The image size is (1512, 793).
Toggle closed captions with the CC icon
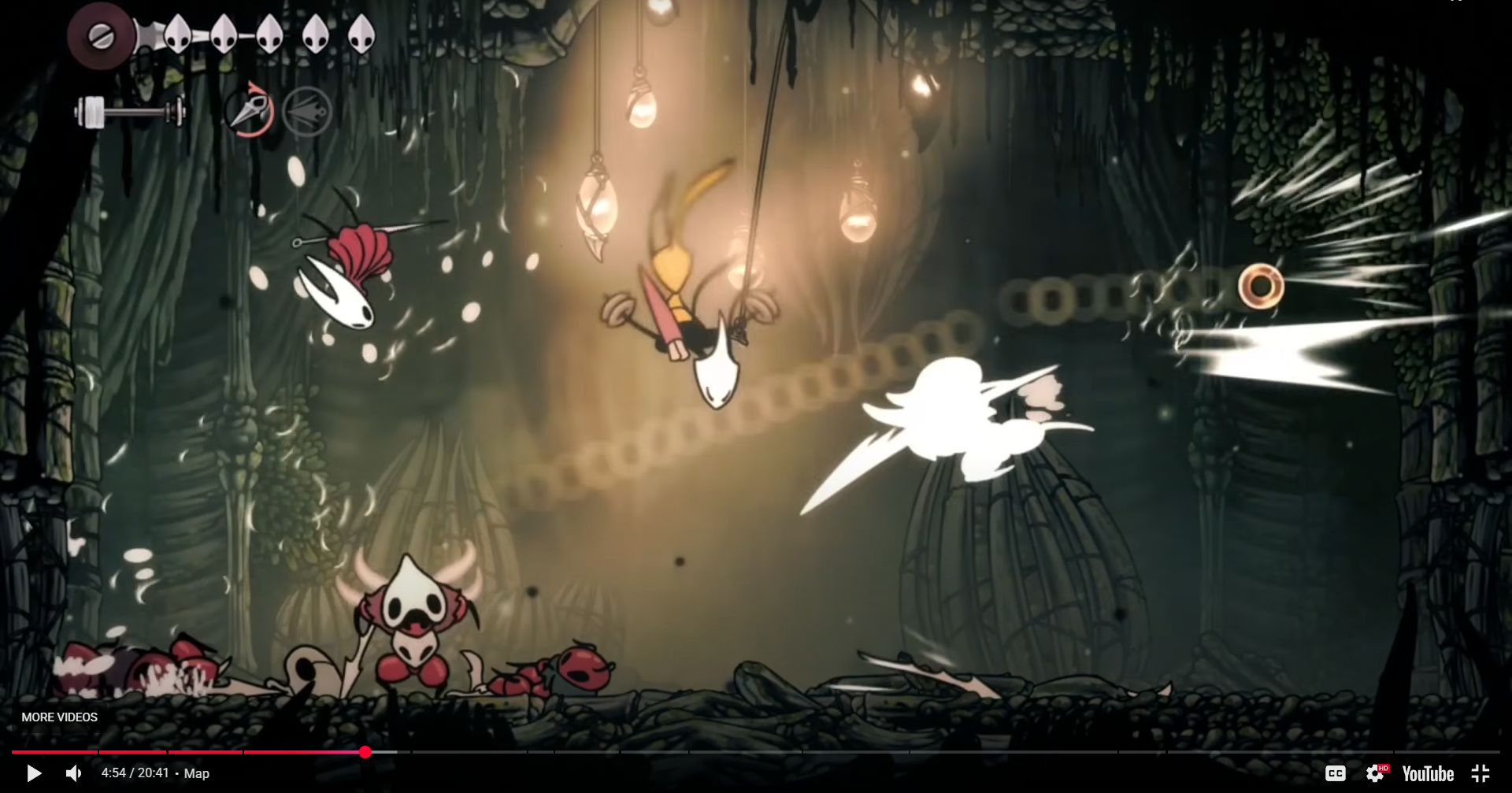pyautogui.click(x=1336, y=773)
